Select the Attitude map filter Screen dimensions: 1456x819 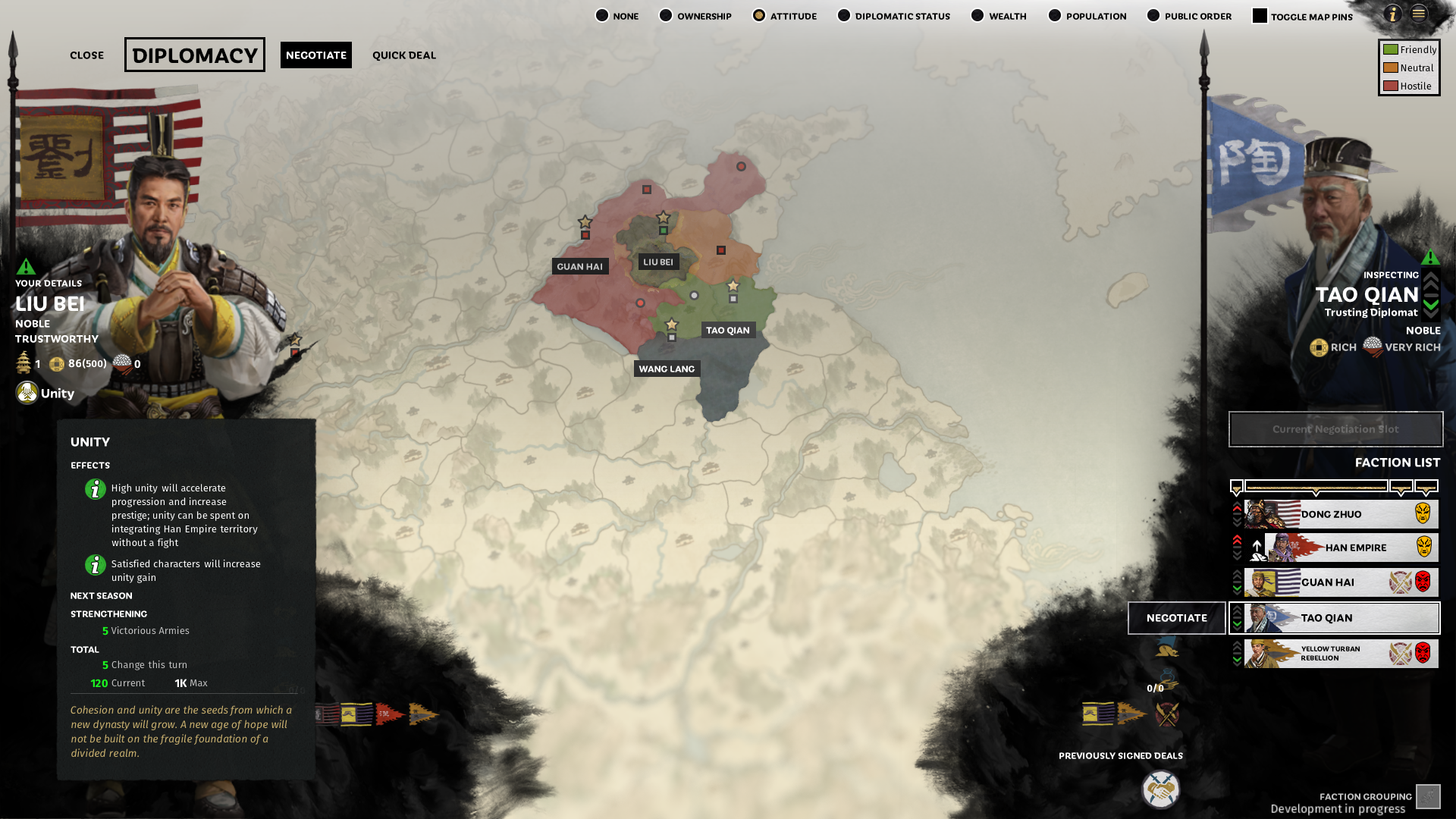(759, 16)
